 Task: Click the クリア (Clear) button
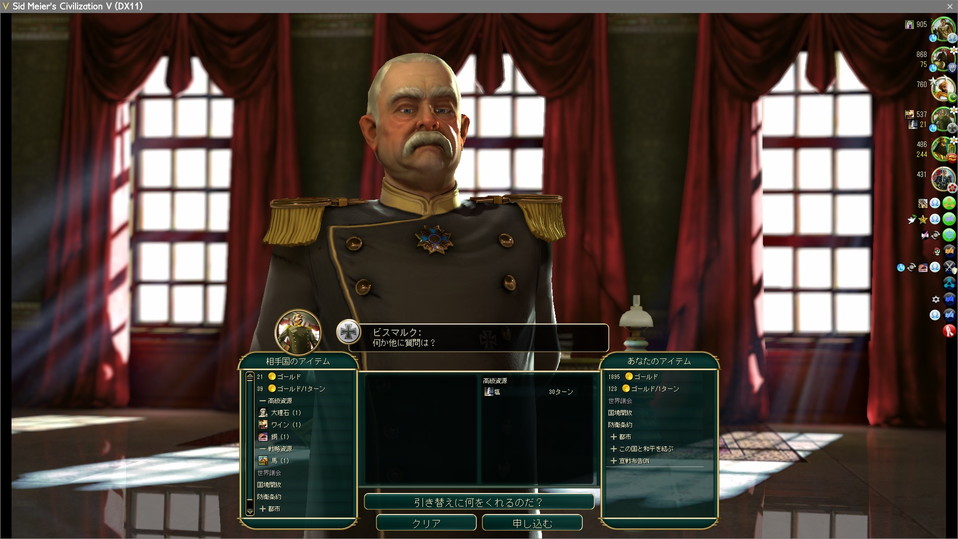tap(426, 523)
